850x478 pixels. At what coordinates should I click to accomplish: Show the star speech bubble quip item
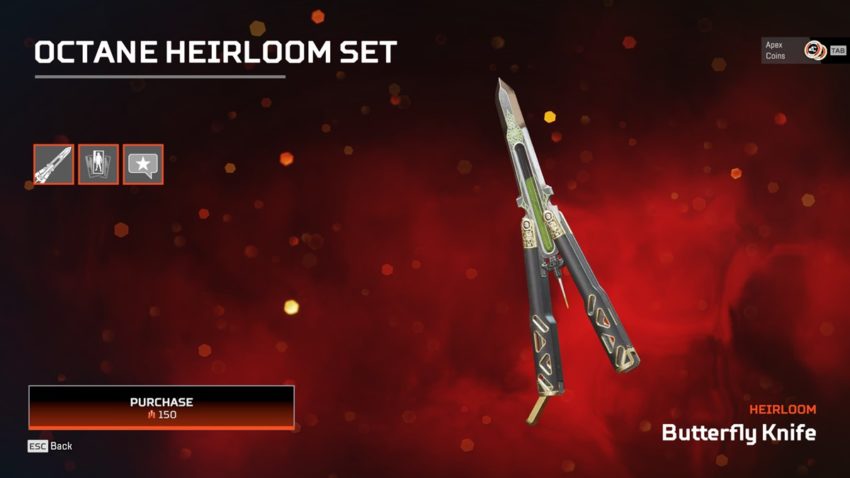(143, 164)
